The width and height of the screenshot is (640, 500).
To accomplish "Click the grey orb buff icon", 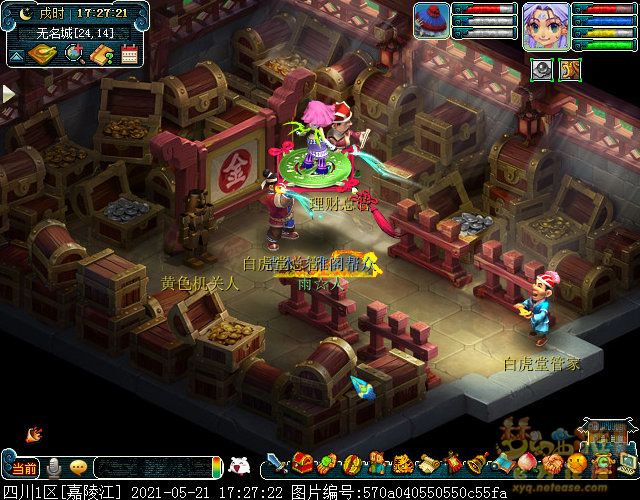I will [541, 69].
